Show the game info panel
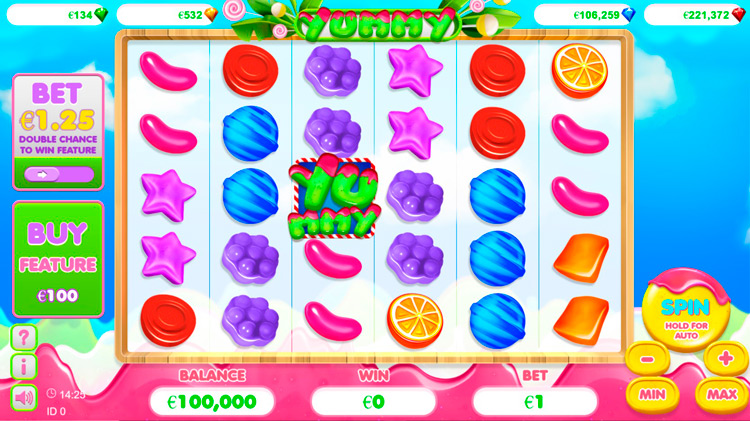 [23, 367]
